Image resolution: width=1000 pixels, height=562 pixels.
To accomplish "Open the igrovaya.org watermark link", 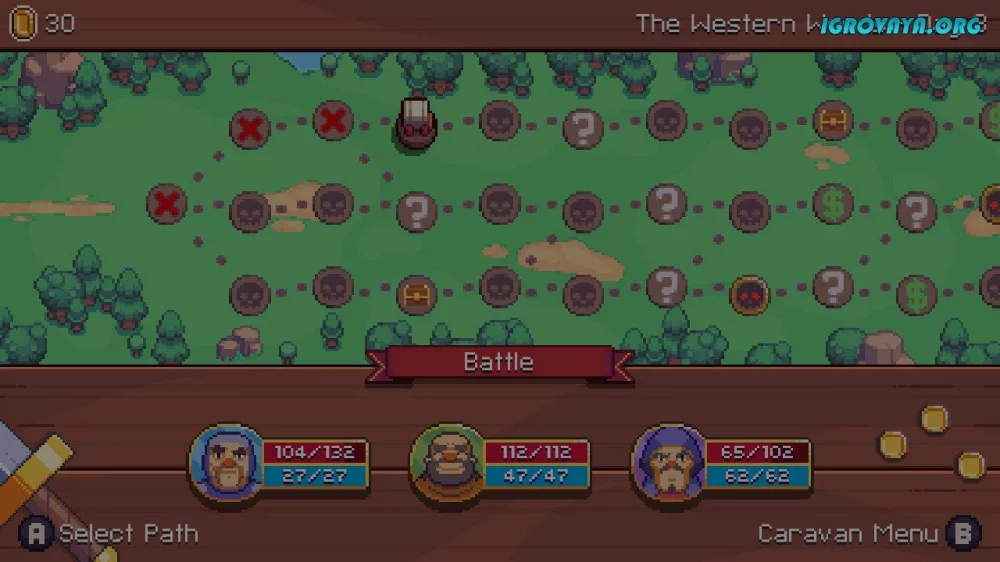I will coord(900,26).
